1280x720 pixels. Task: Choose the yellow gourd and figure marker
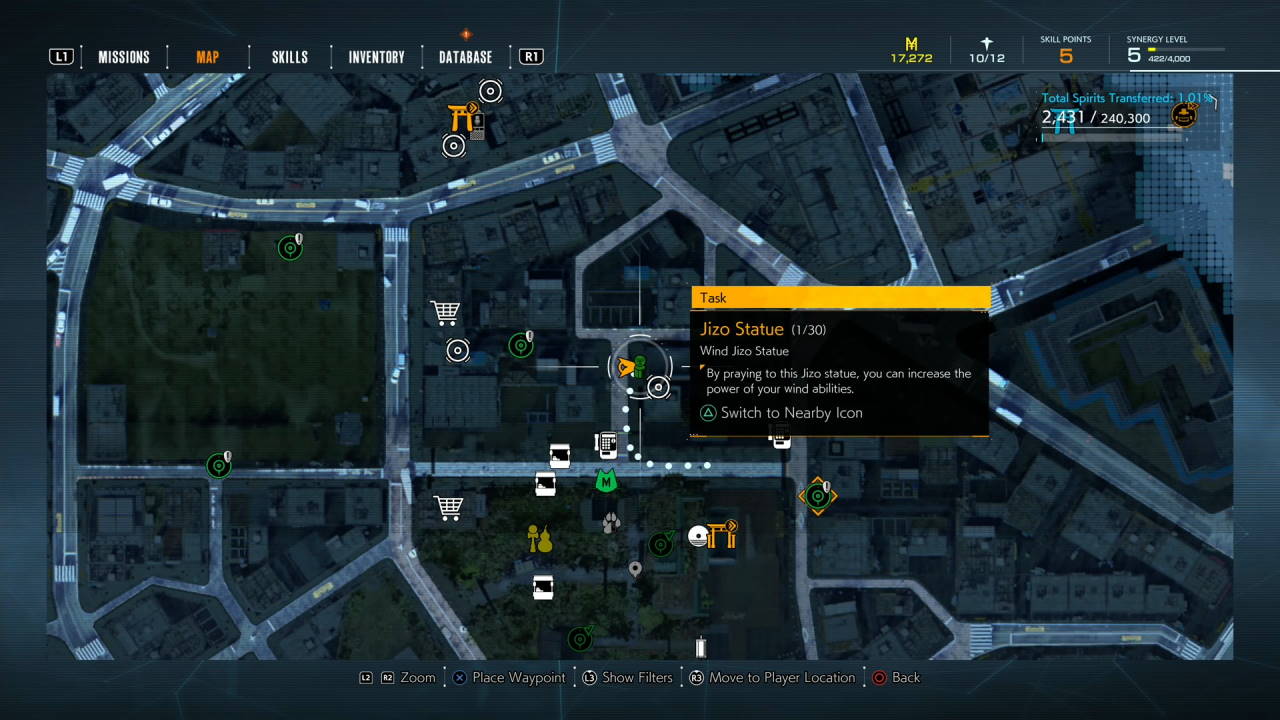pos(540,539)
